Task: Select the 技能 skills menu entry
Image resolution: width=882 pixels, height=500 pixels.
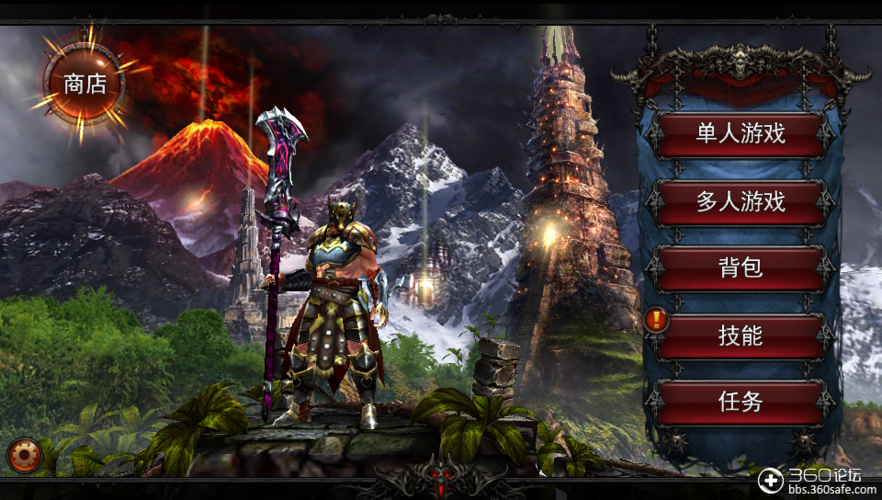Action: (x=740, y=335)
